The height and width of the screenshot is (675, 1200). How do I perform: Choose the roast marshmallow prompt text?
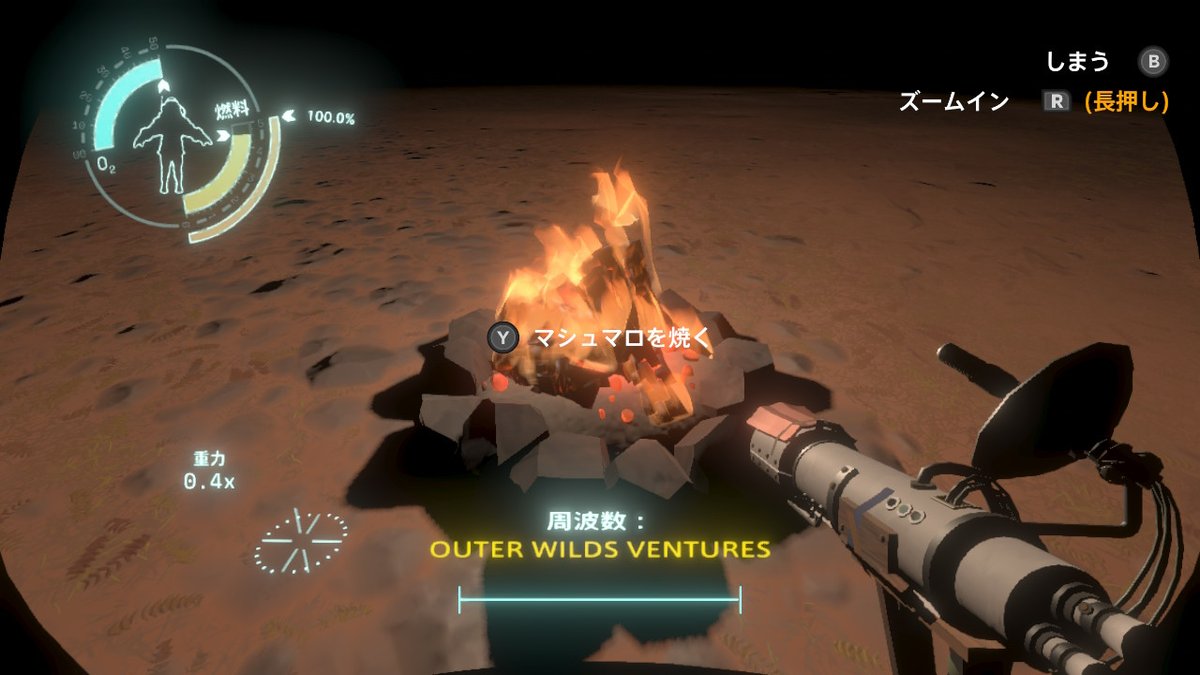coord(621,338)
